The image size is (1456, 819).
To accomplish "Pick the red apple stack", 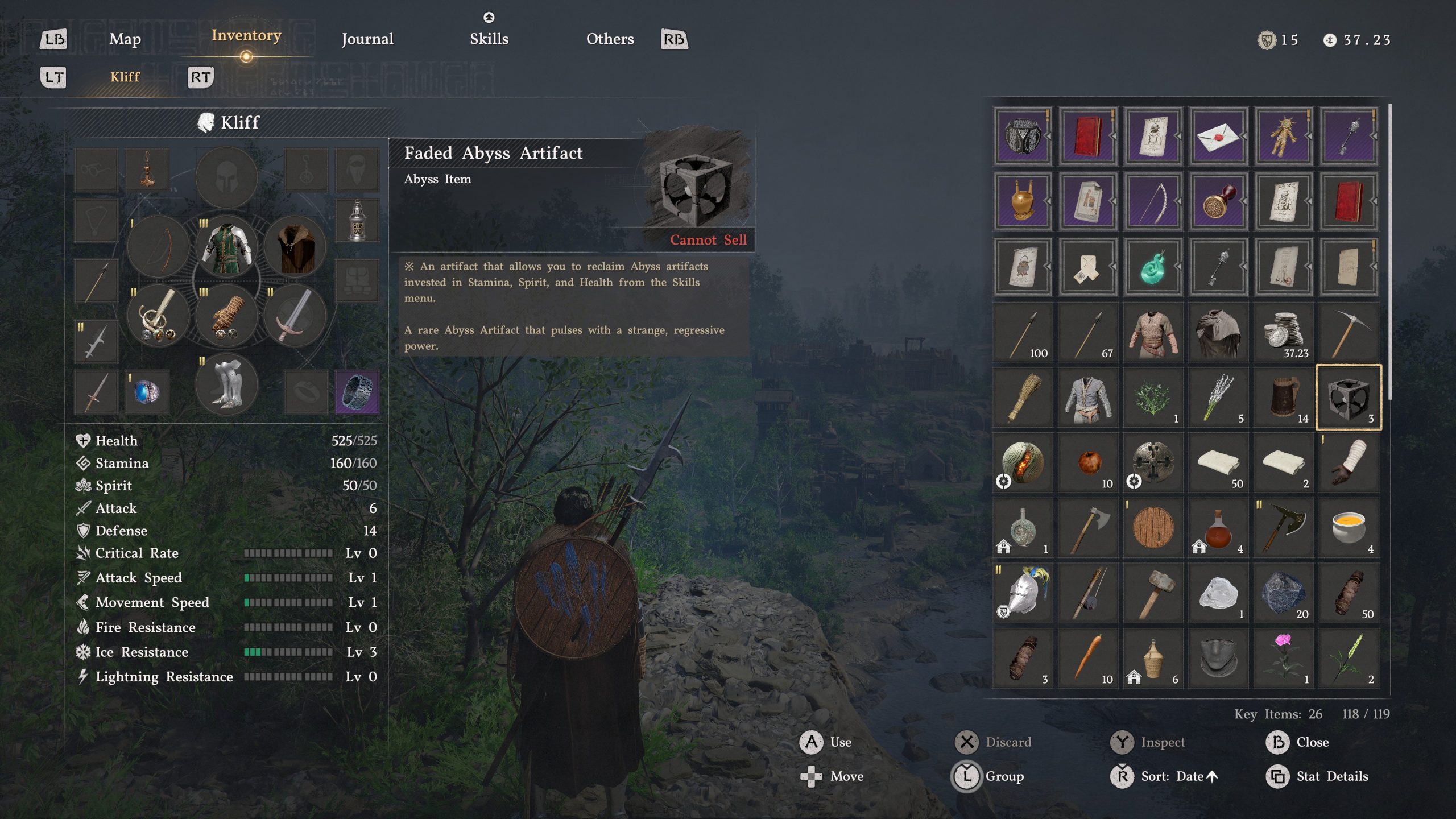I will point(1087,462).
